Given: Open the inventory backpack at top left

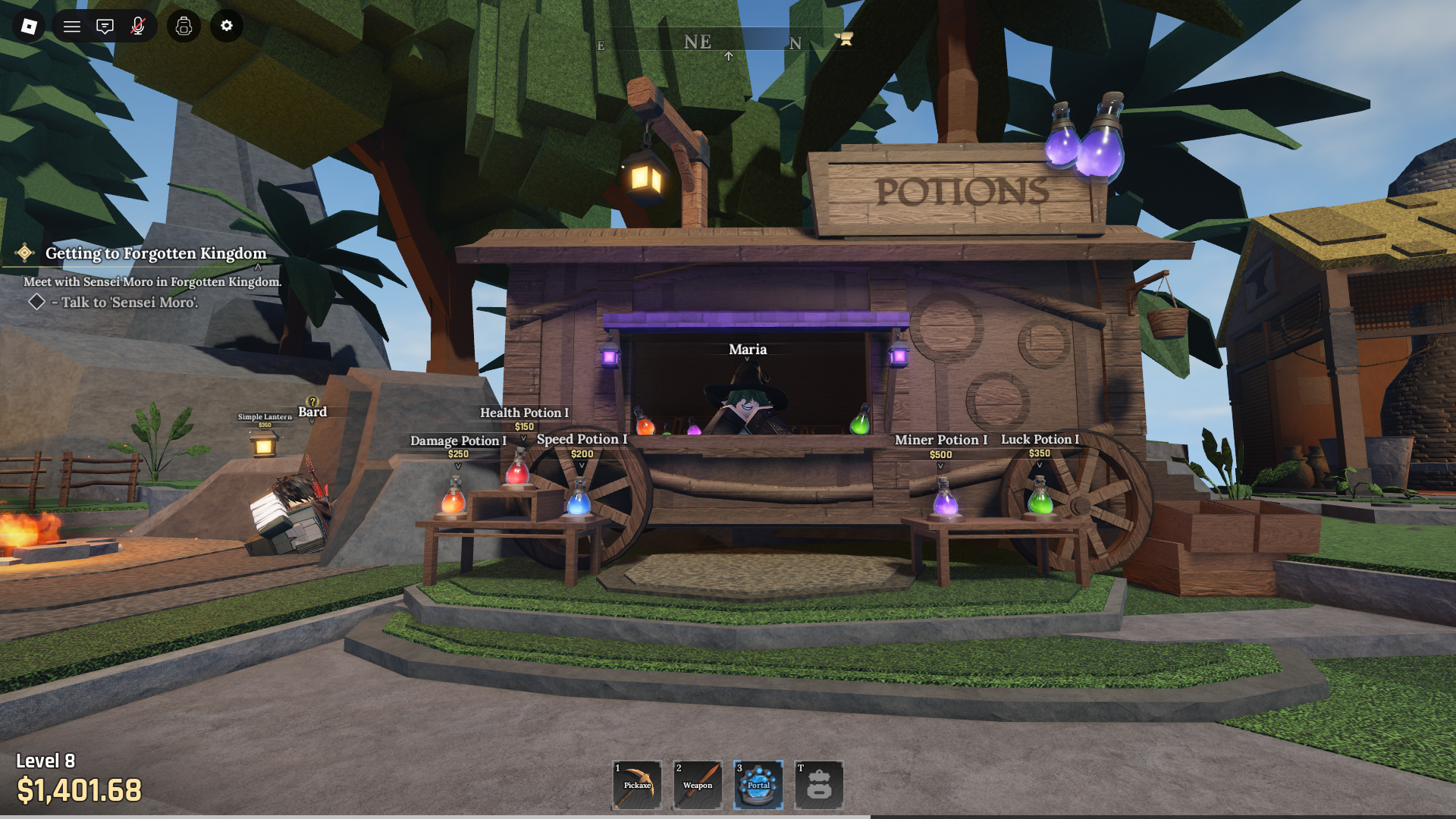Looking at the screenshot, I should [183, 27].
